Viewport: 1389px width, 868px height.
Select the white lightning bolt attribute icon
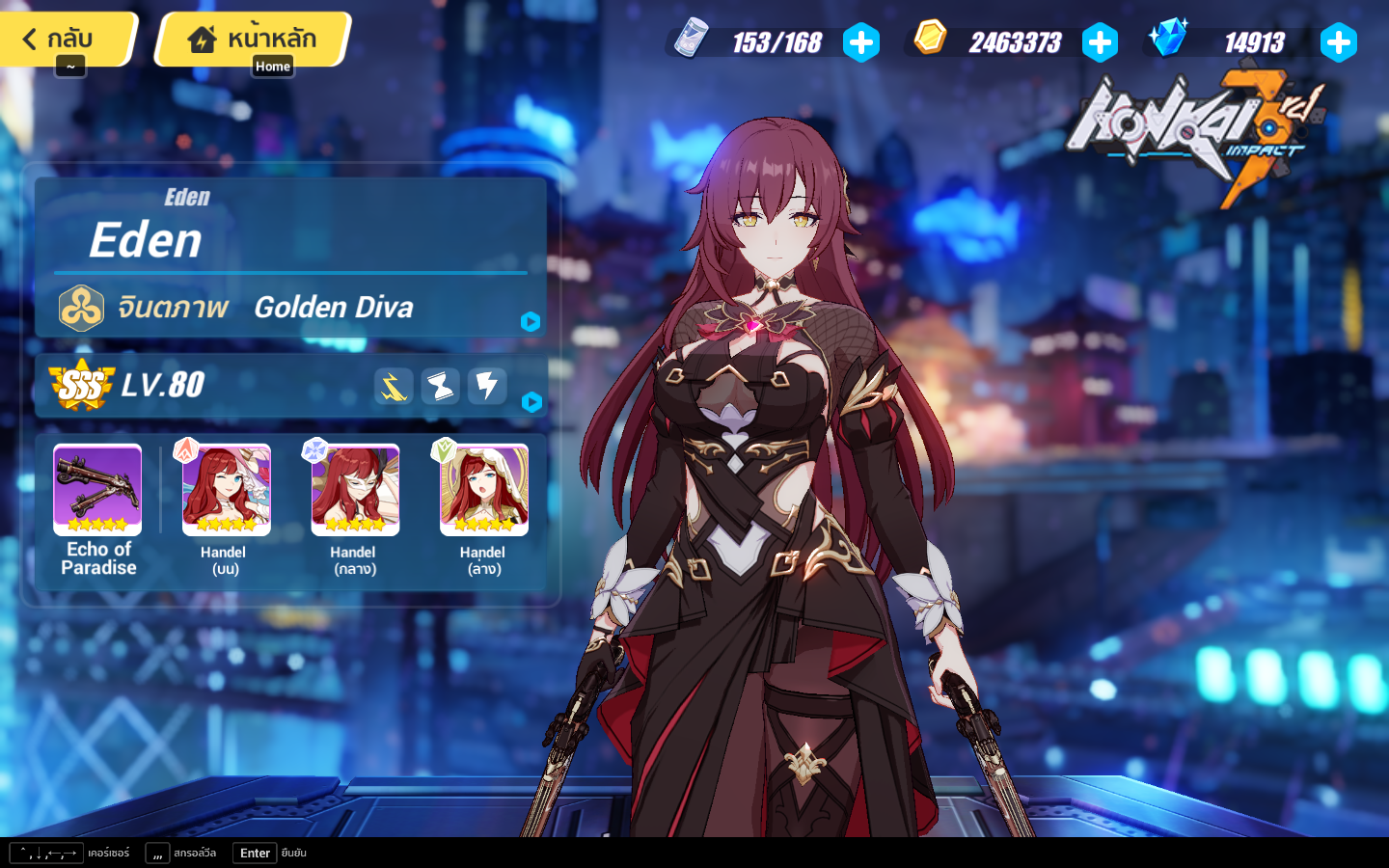pos(487,386)
